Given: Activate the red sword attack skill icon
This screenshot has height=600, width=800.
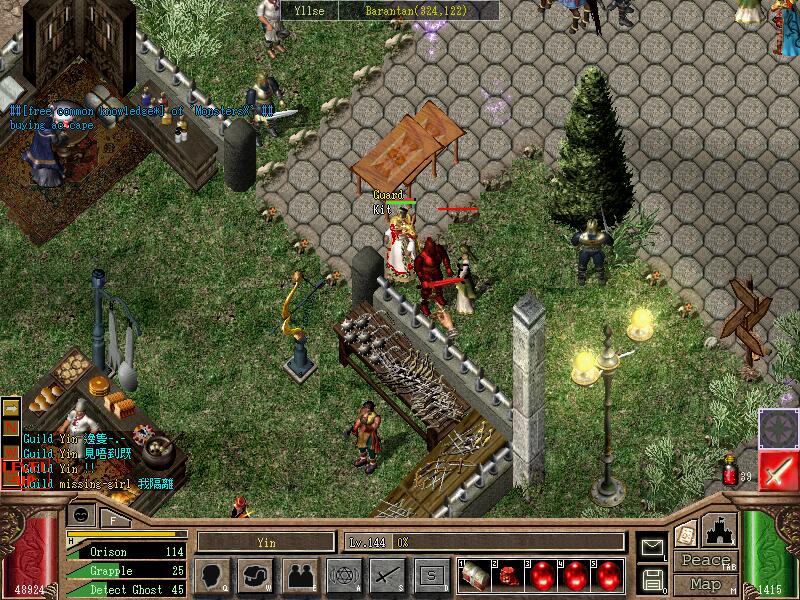Looking at the screenshot, I should coord(778,470).
